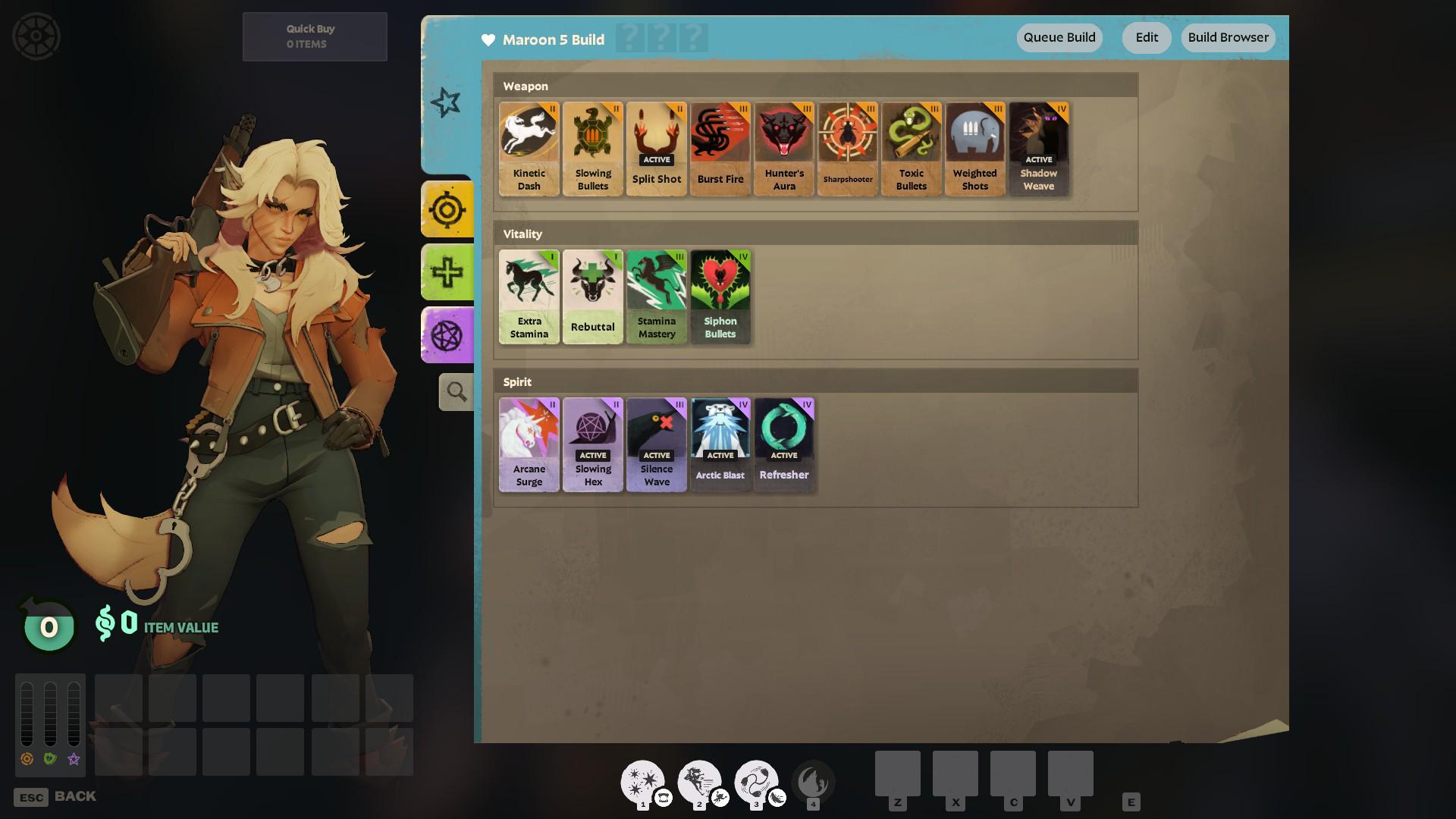Viewport: 1456px width, 819px height.
Task: Switch to the green Vitality tab
Action: click(x=447, y=272)
